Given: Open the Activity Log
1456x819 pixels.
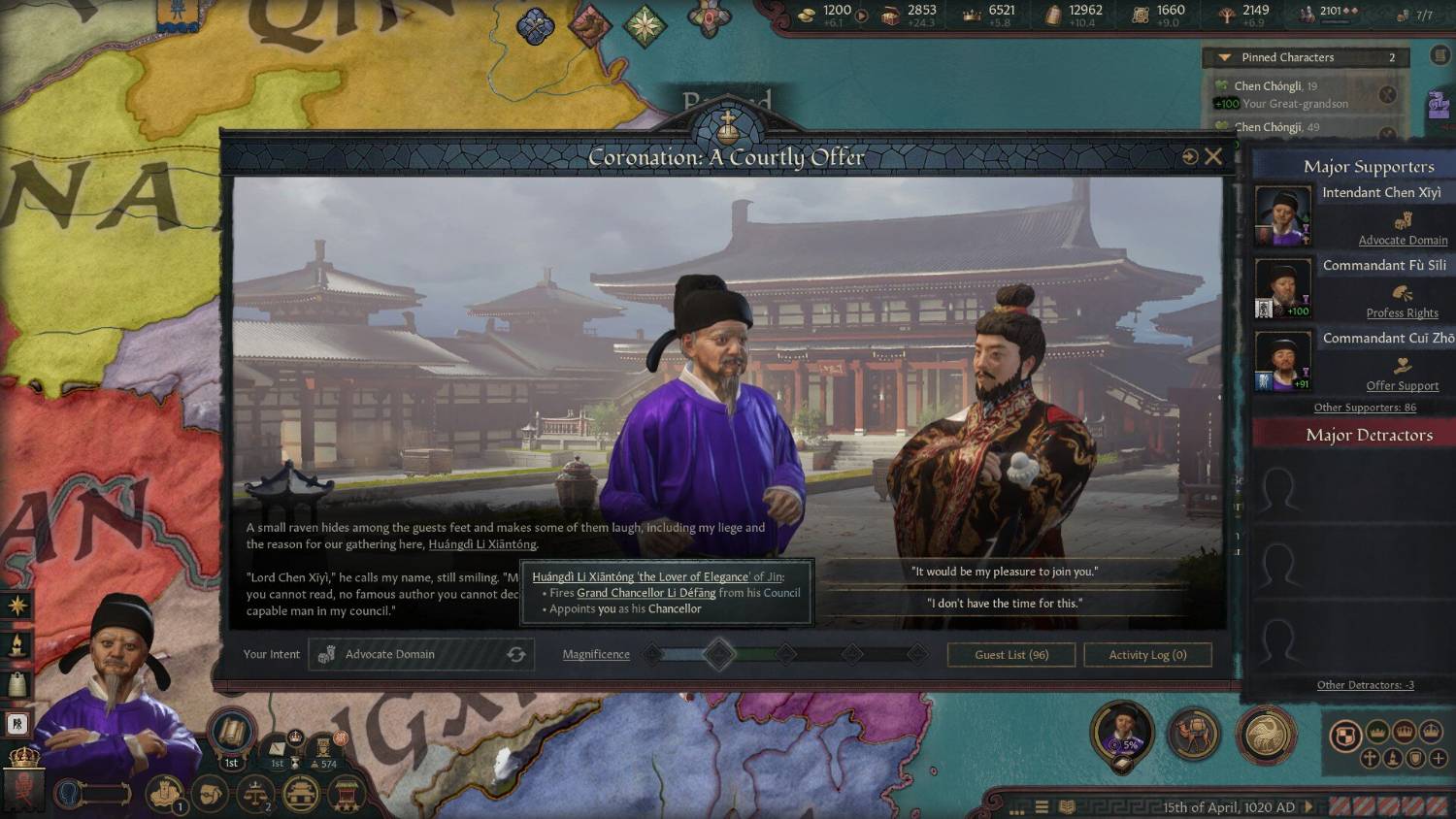Looking at the screenshot, I should click(1147, 655).
